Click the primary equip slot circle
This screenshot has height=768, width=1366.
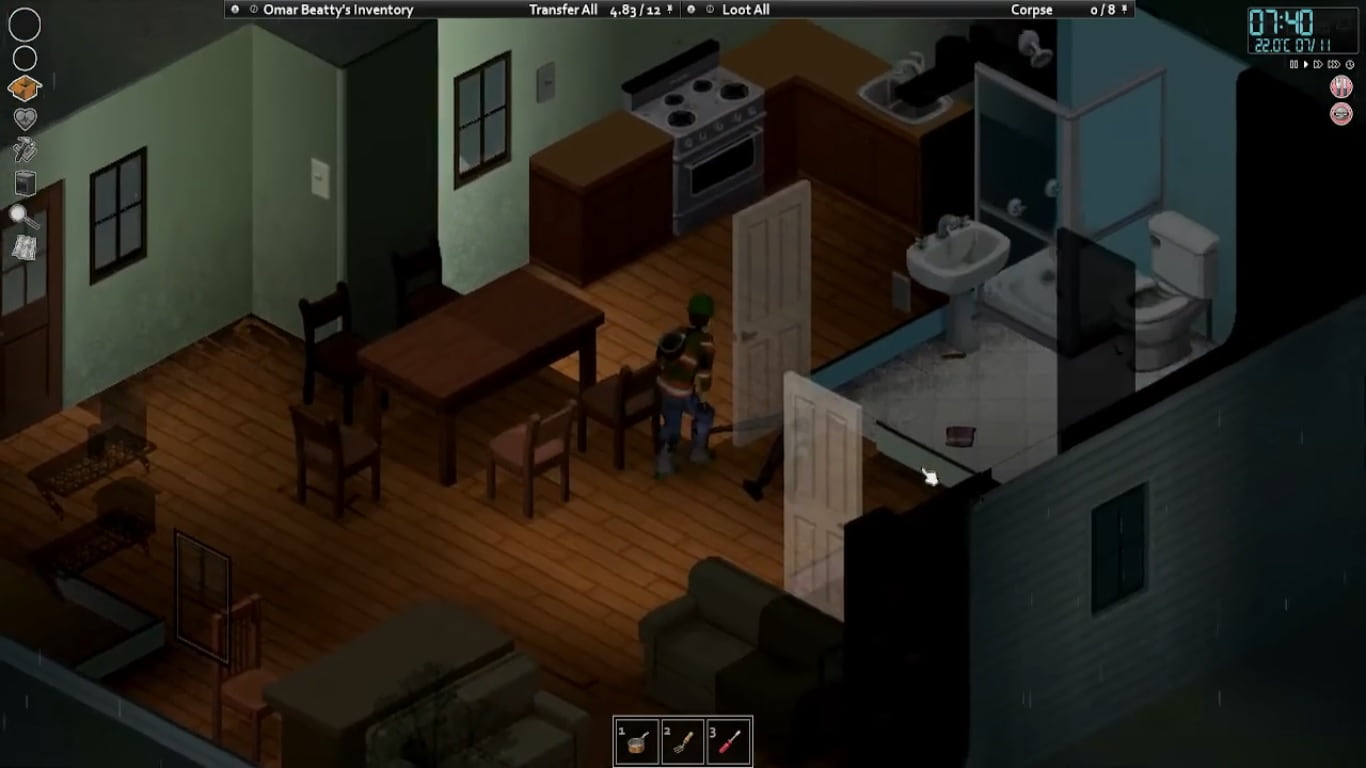(23, 24)
